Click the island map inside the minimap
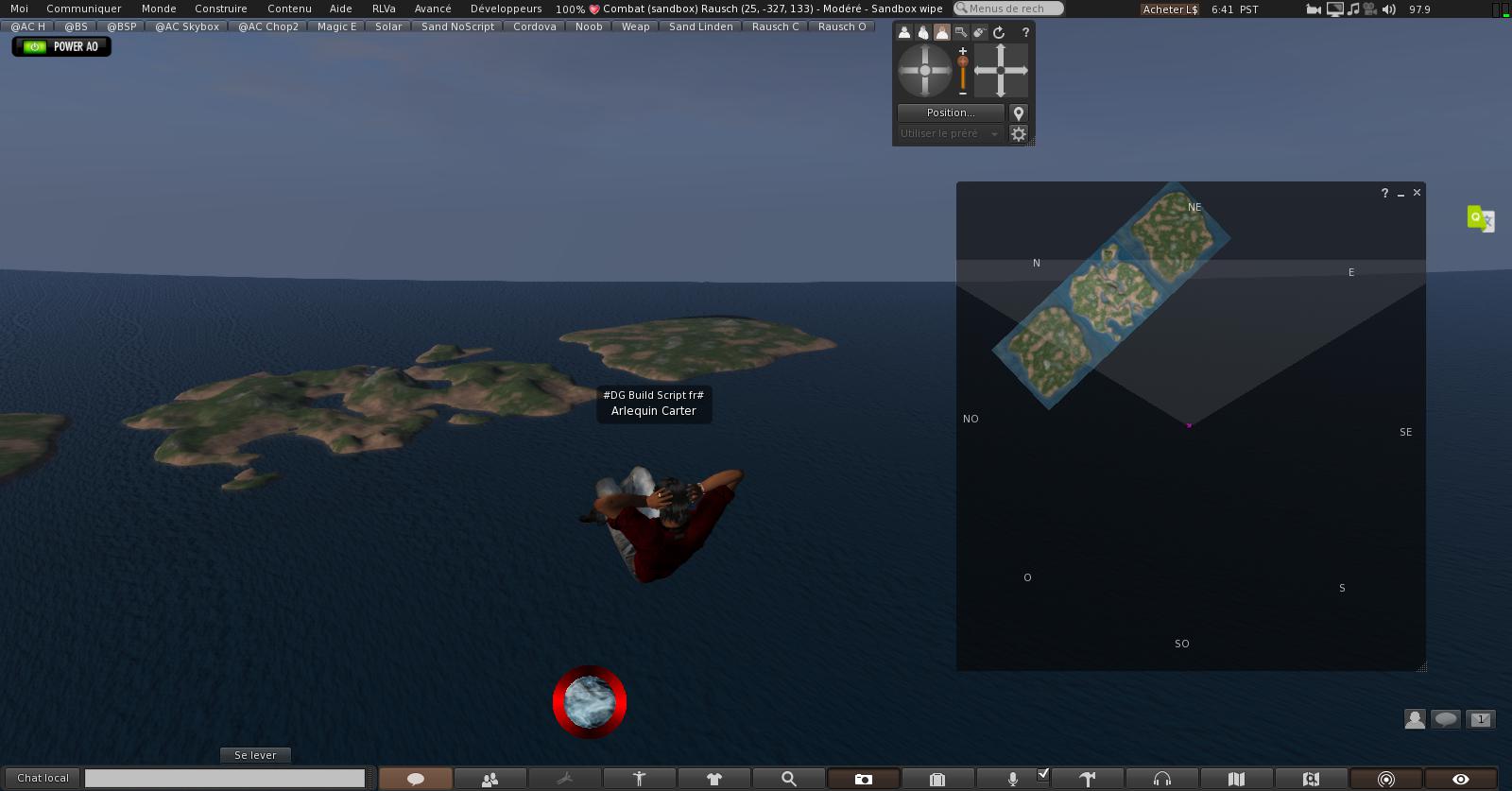Screen dimensions: 1512x791 coord(1110,295)
